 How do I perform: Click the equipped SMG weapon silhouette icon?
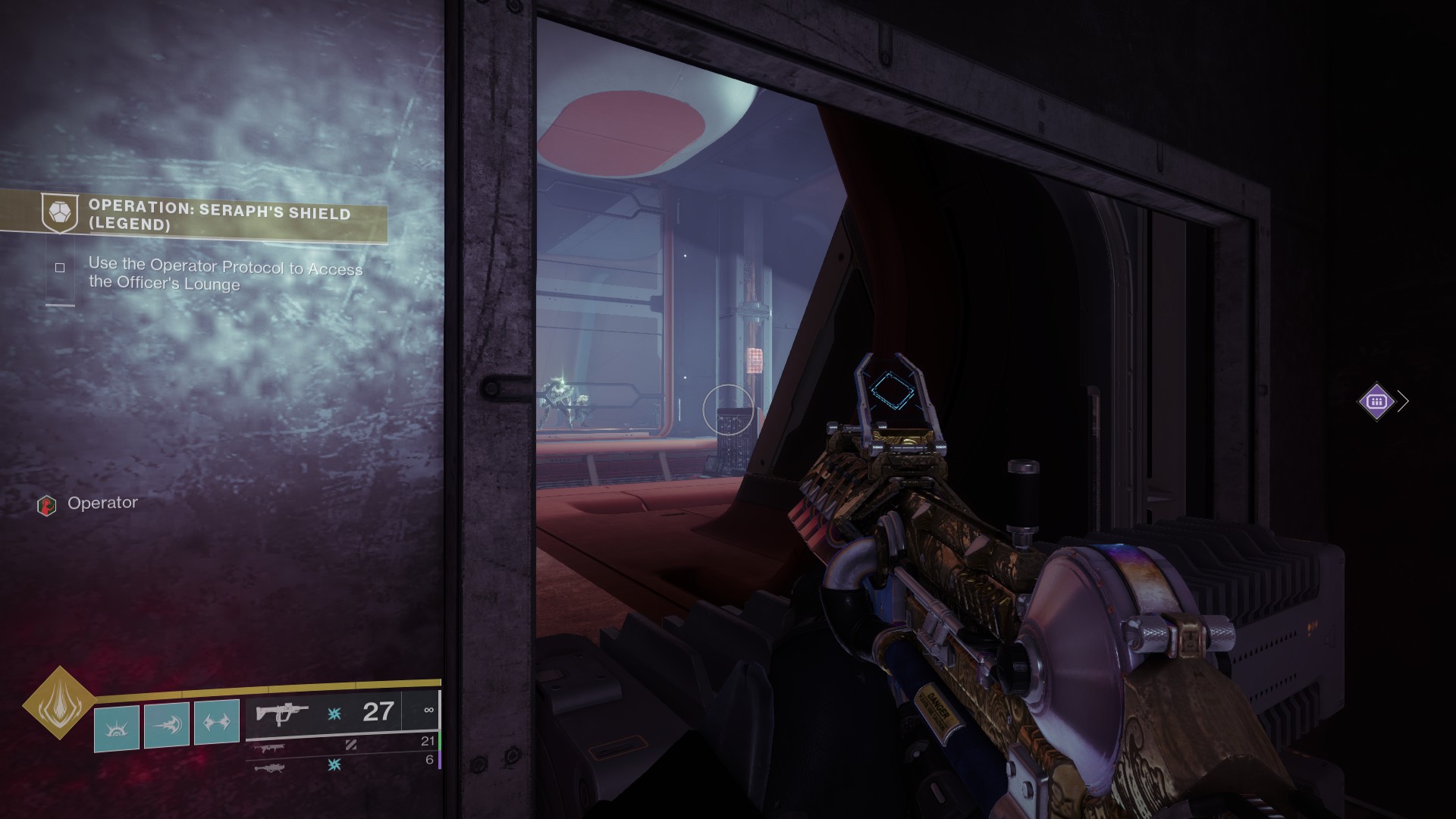click(x=282, y=713)
